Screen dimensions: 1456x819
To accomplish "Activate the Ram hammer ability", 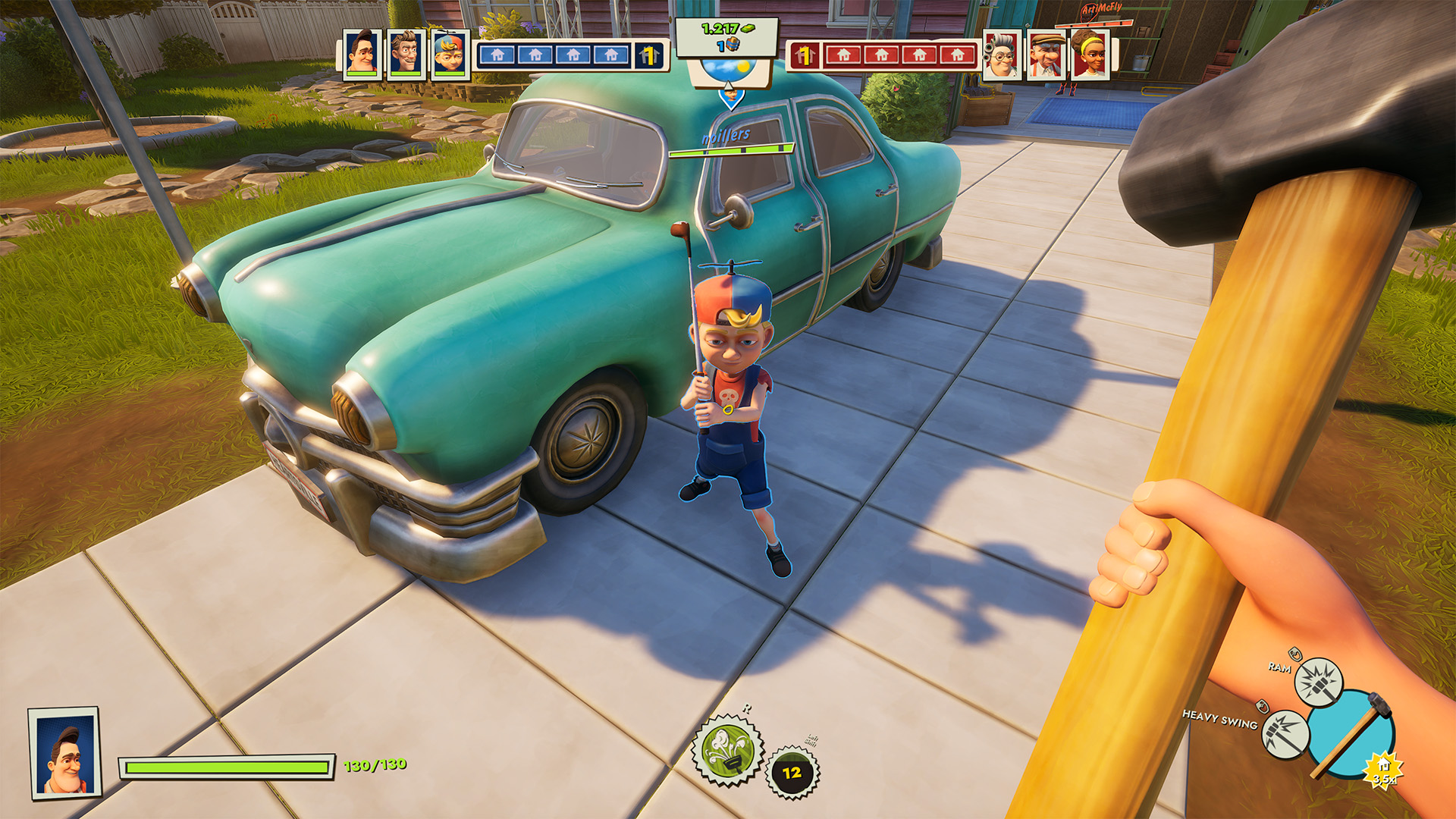I will 1319,681.
